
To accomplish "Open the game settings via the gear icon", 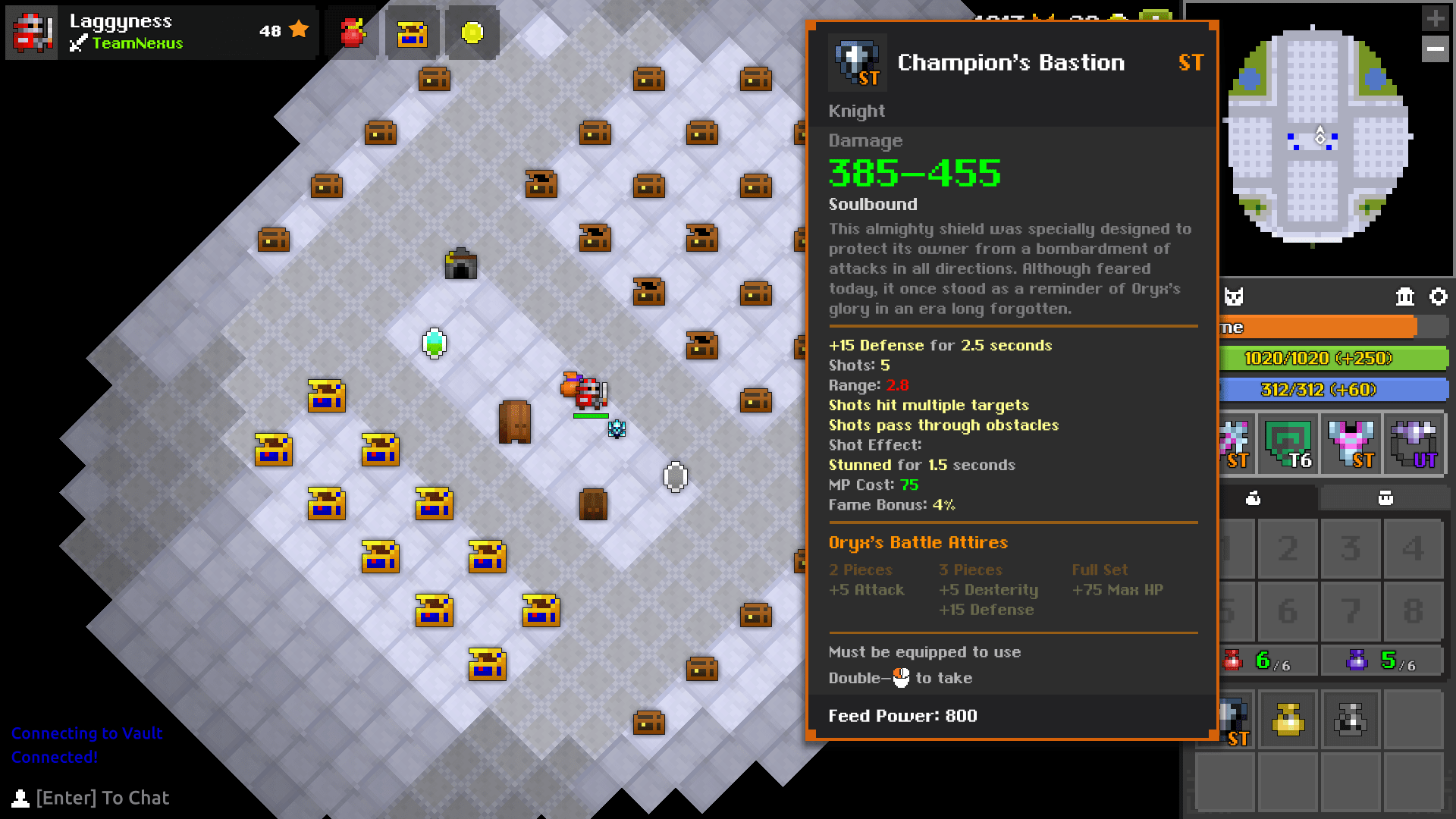I will [x=1440, y=297].
